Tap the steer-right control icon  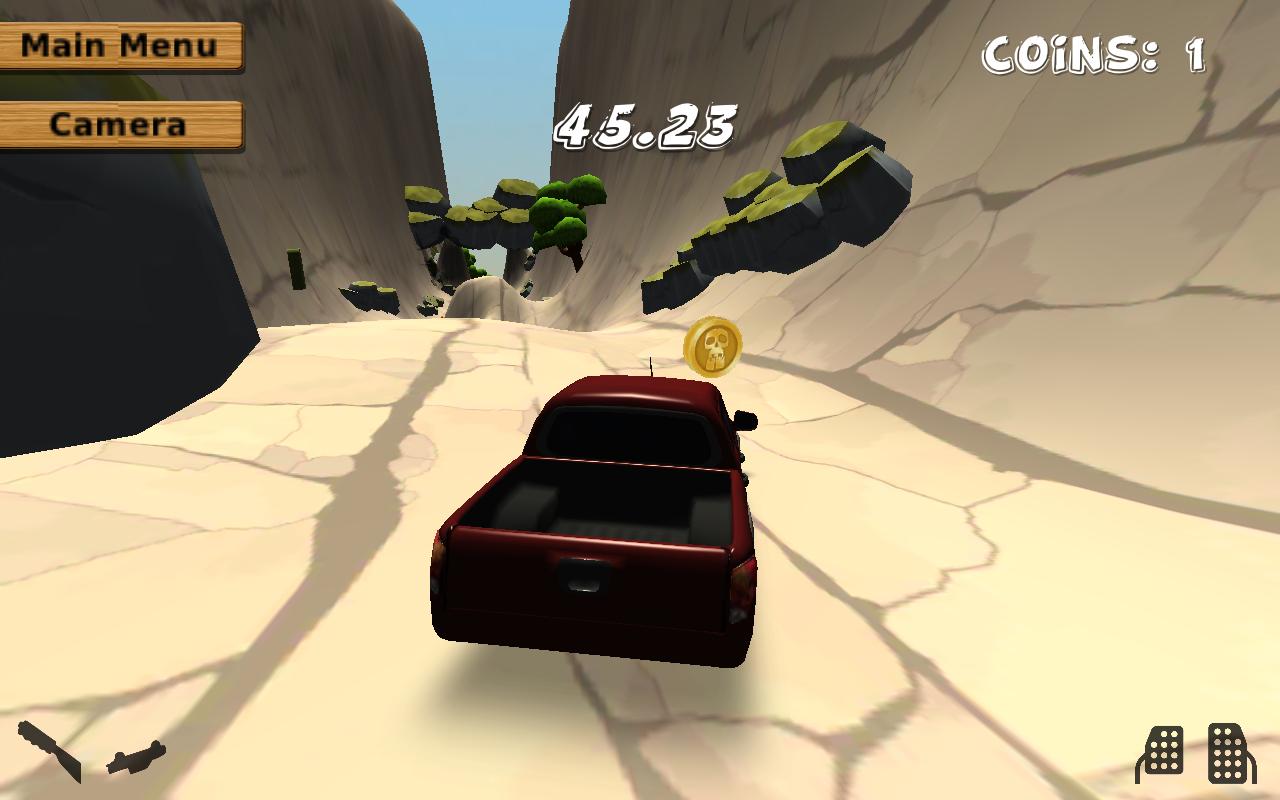click(x=136, y=757)
